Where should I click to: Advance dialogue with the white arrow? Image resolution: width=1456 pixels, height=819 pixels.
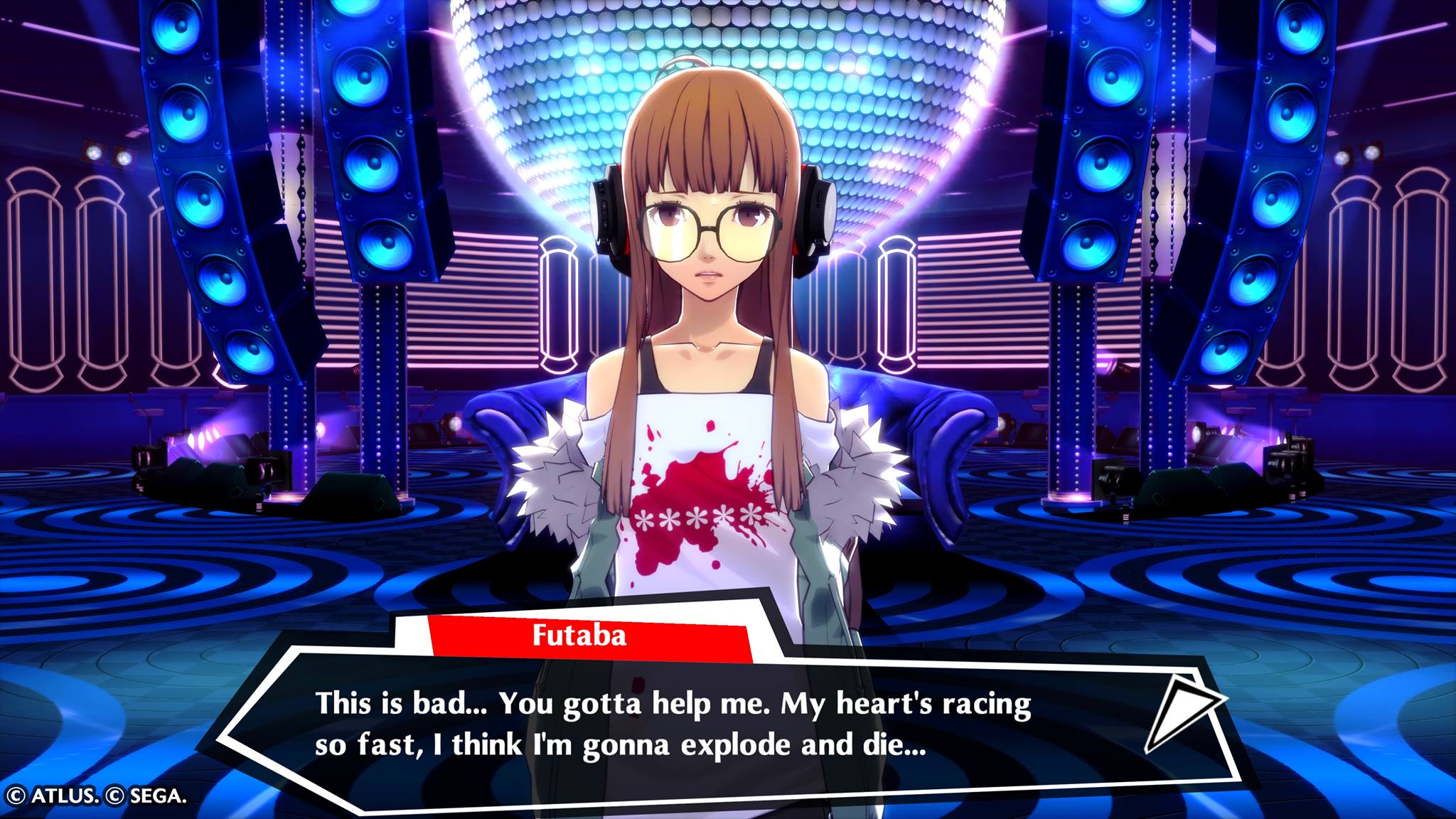[1180, 713]
